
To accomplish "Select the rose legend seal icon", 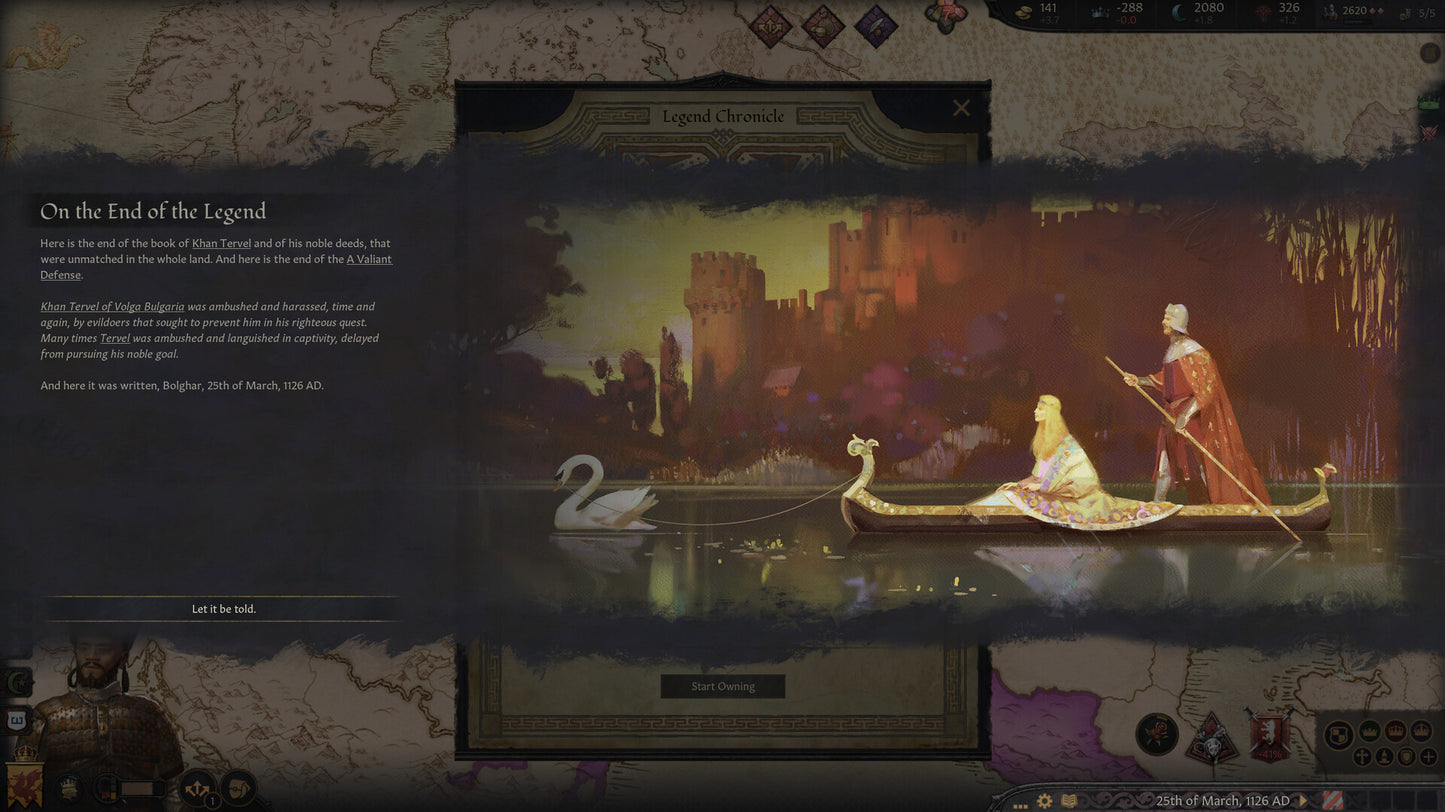I will pos(1156,734).
